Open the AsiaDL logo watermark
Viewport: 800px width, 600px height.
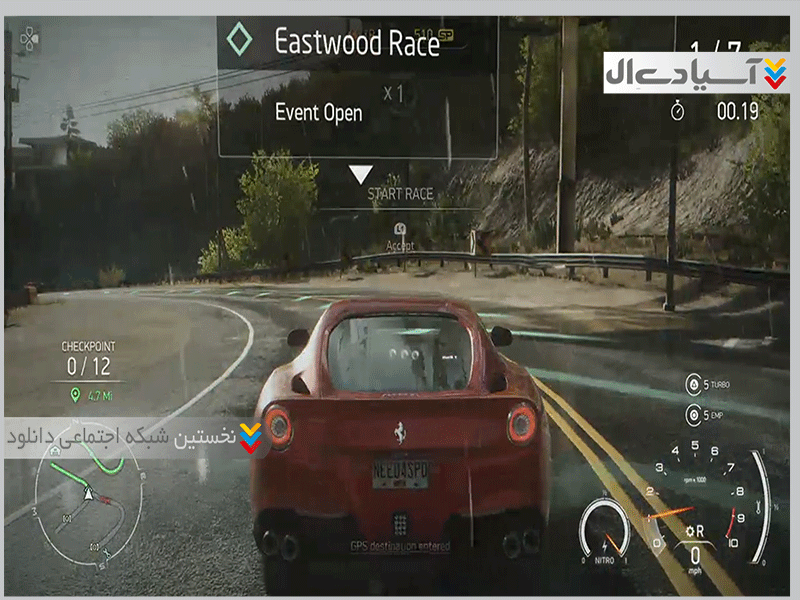696,72
